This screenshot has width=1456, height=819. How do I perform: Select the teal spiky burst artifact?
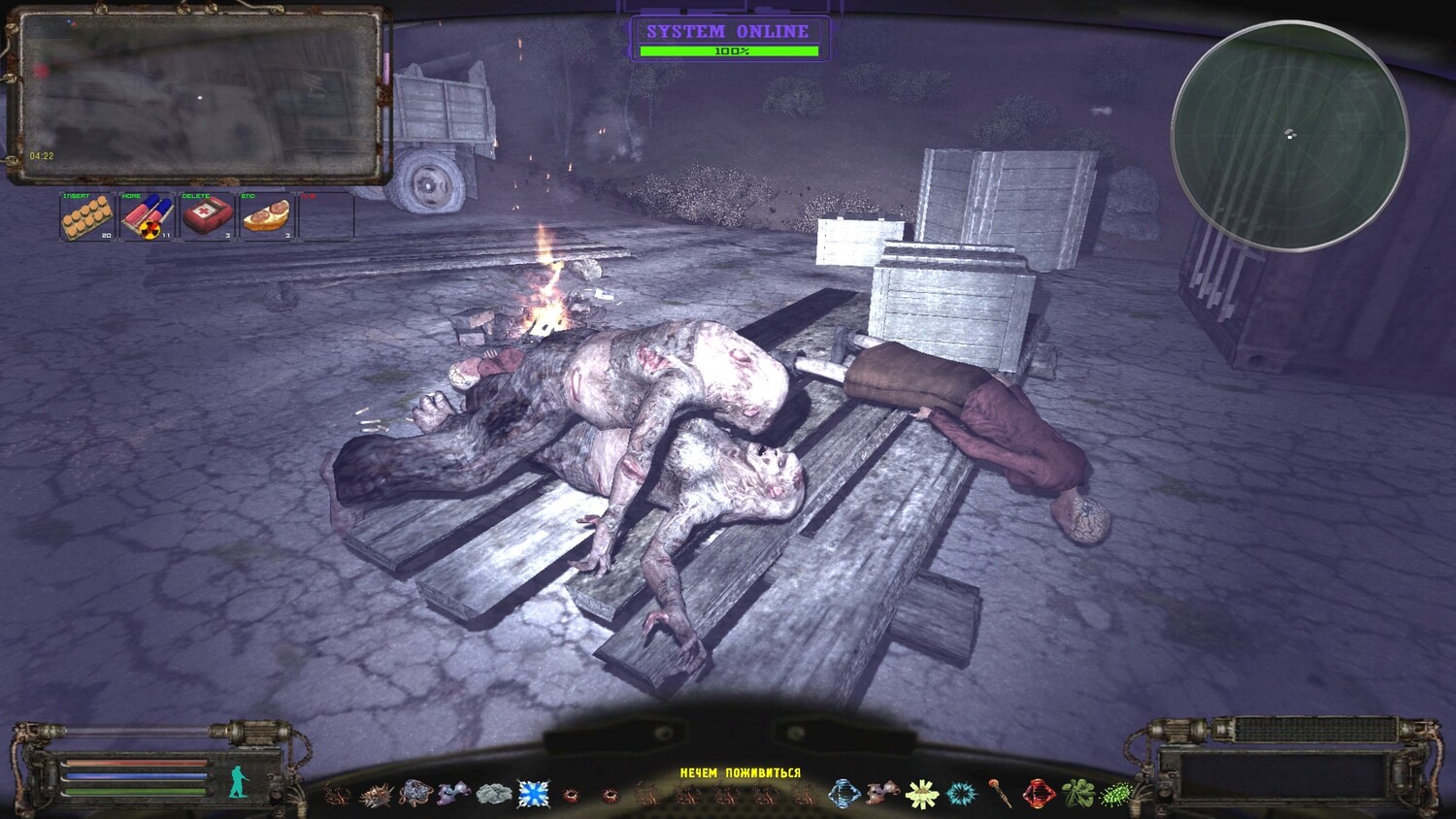click(x=960, y=794)
